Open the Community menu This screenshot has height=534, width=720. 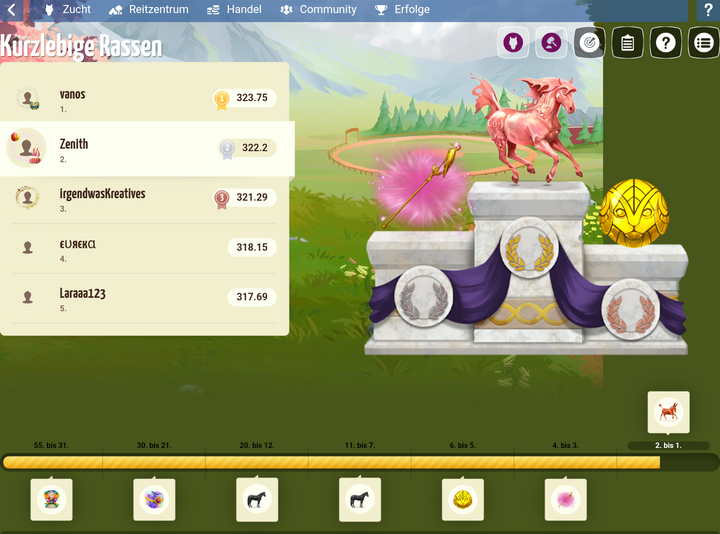[318, 10]
